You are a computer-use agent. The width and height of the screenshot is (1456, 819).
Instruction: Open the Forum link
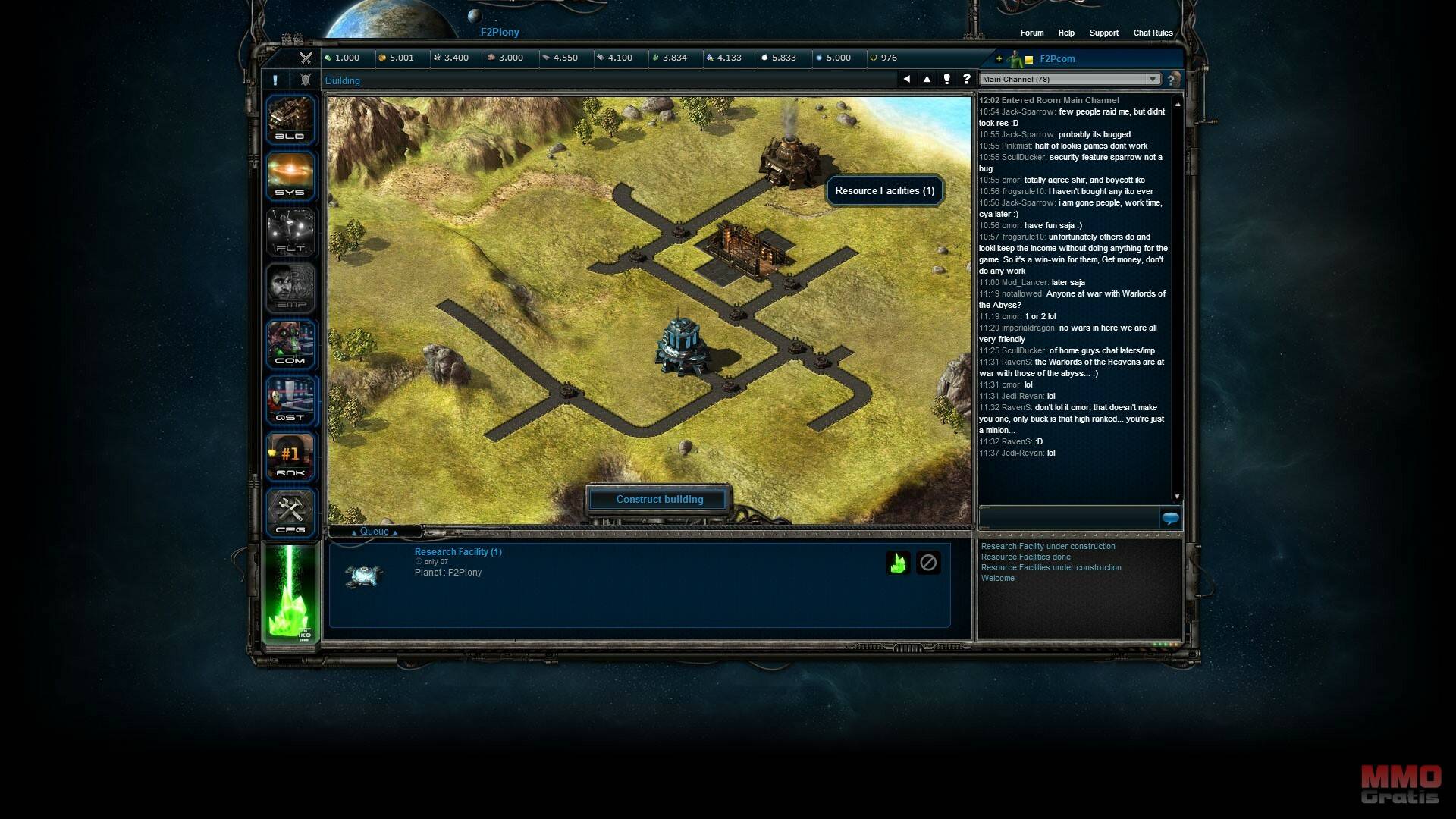coord(1031,33)
